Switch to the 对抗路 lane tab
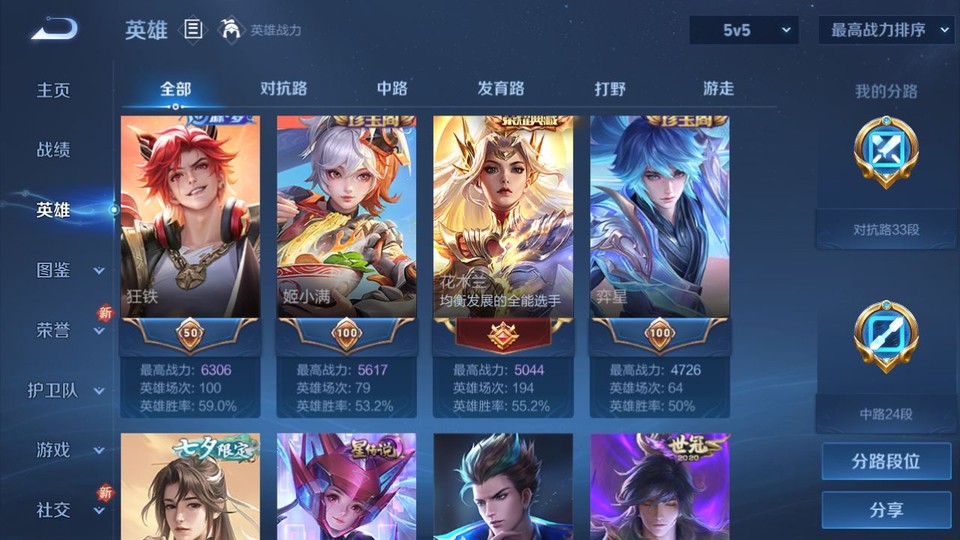 point(283,88)
